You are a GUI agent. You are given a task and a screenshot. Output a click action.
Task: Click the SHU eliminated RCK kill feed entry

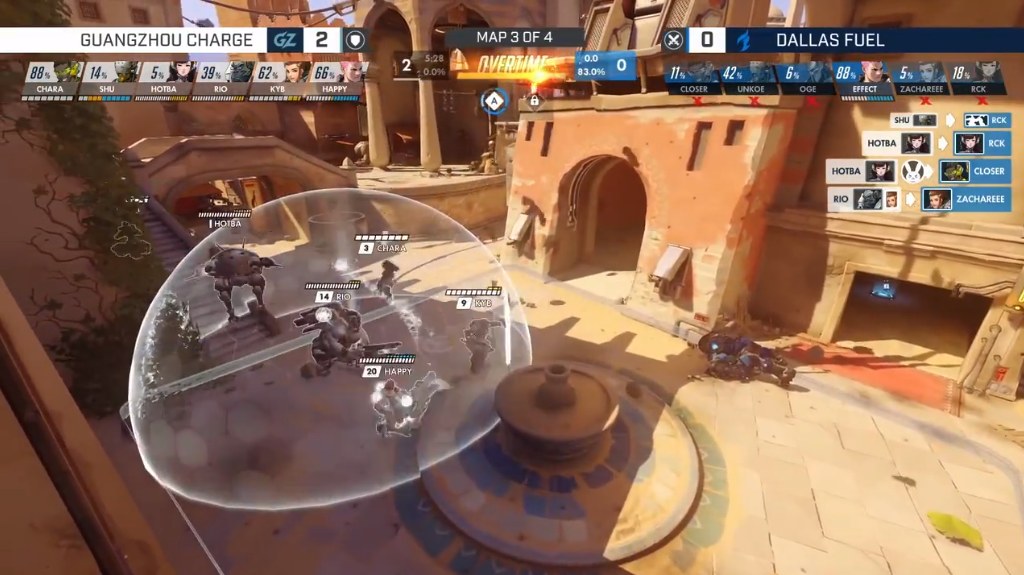[x=950, y=120]
